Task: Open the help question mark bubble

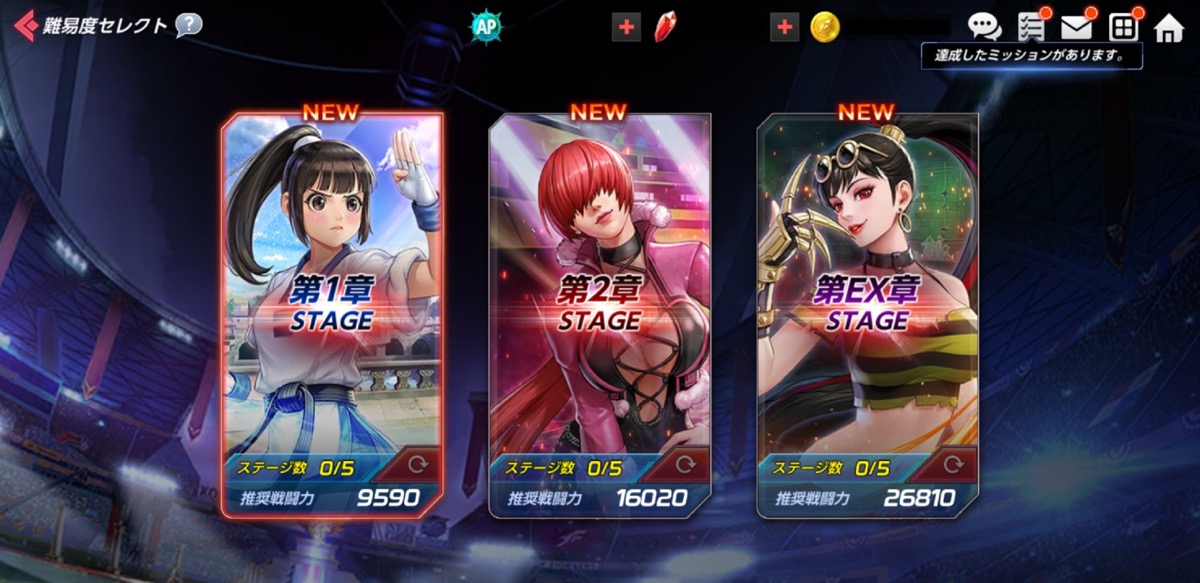Action: (x=188, y=26)
